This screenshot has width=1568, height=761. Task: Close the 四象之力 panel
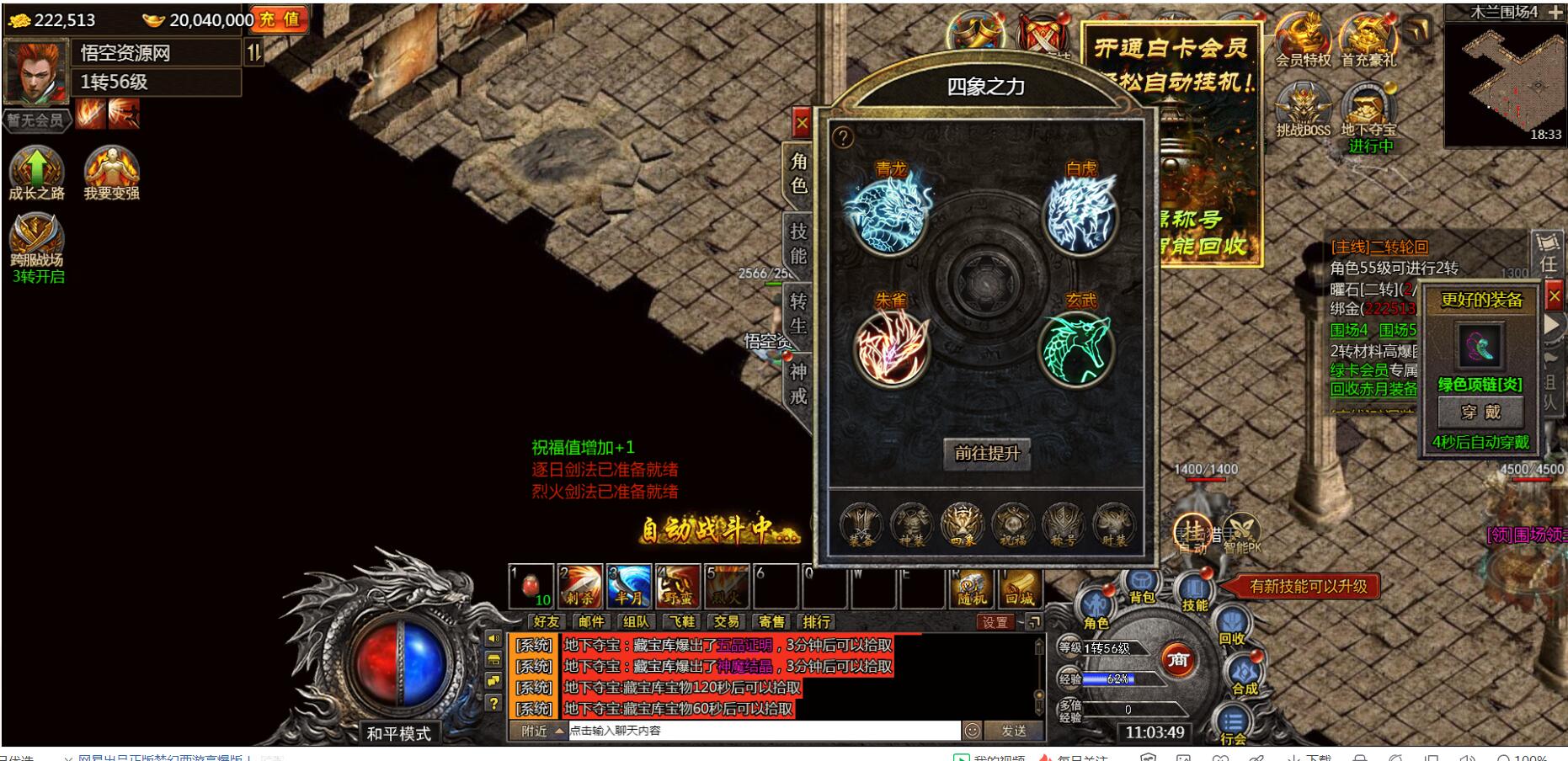coord(801,124)
